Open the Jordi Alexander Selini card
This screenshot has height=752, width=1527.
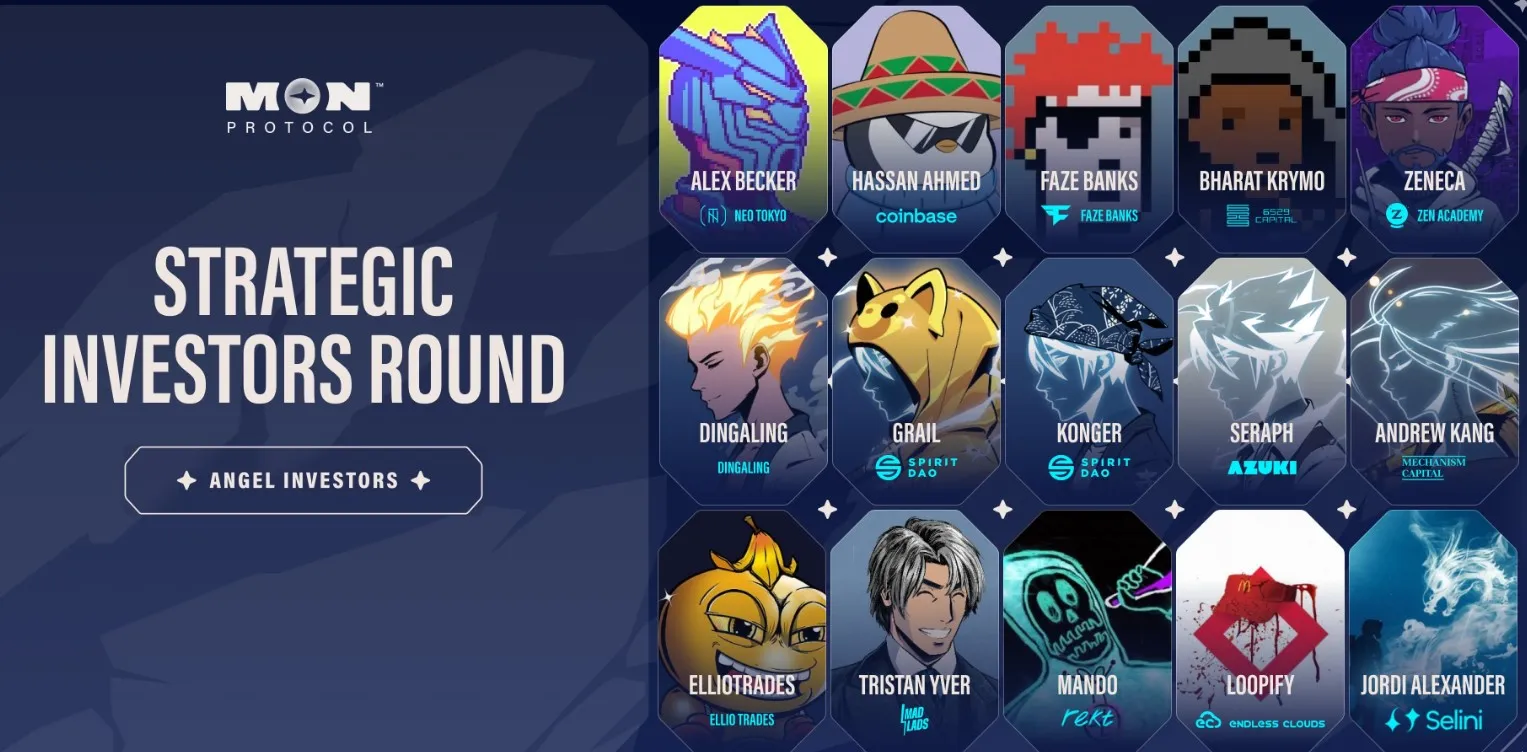(x=1433, y=632)
